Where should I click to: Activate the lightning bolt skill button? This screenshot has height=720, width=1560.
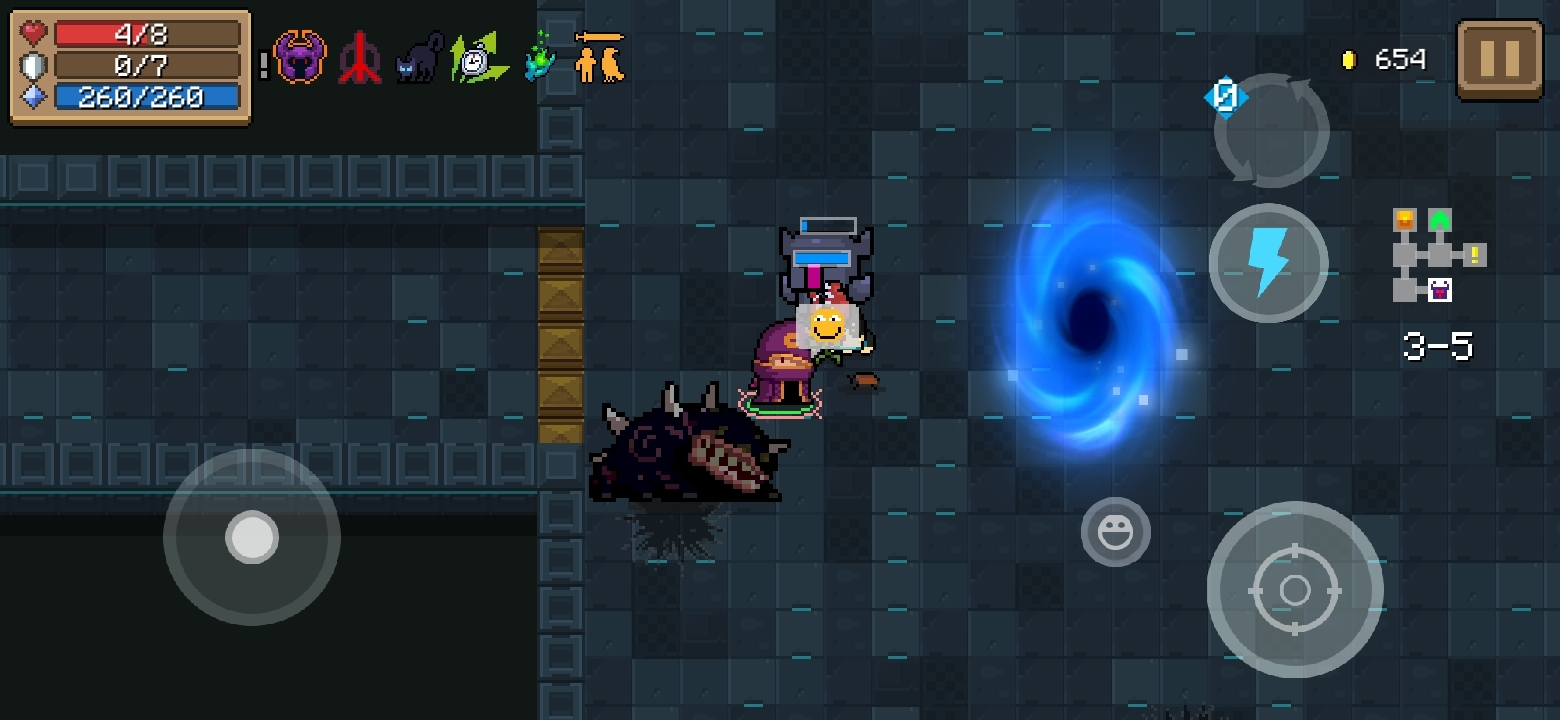(x=1268, y=263)
